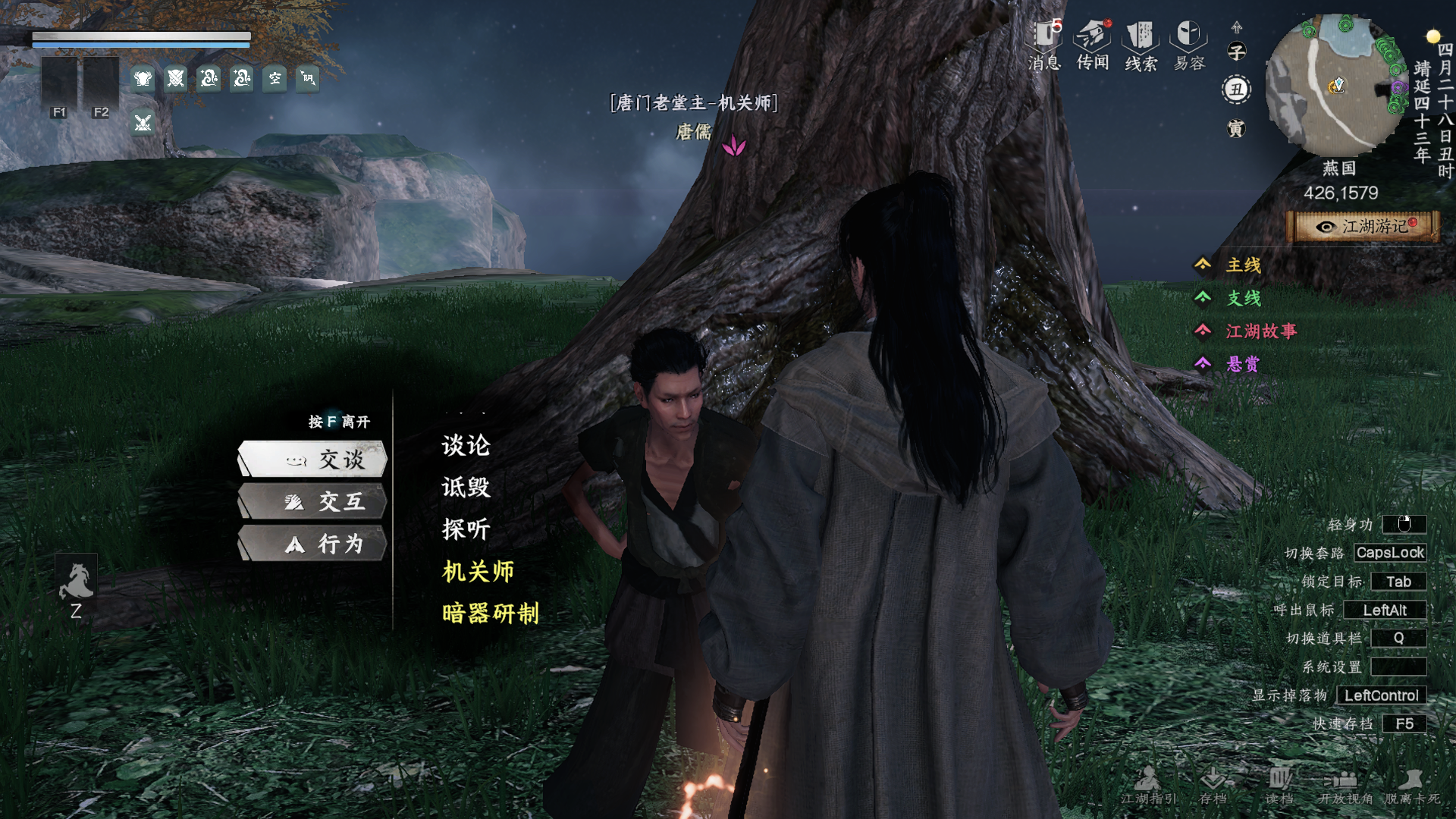Screen dimensions: 1456x819
Task: Open the 消息 messages icon
Action: click(x=1044, y=45)
